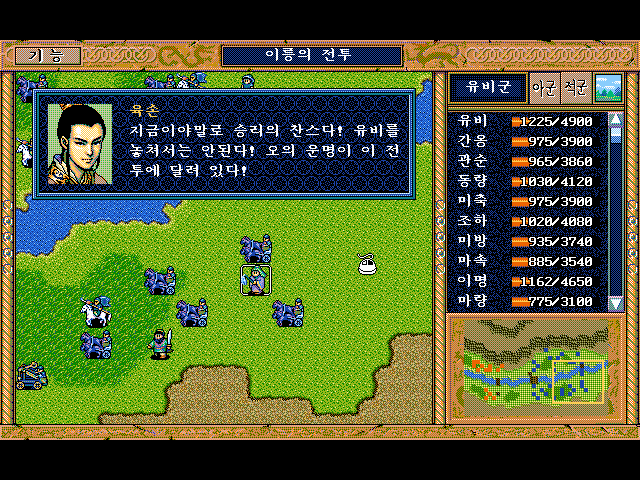Select 조하 in the unit list
This screenshot has width=640, height=480.
click(470, 221)
